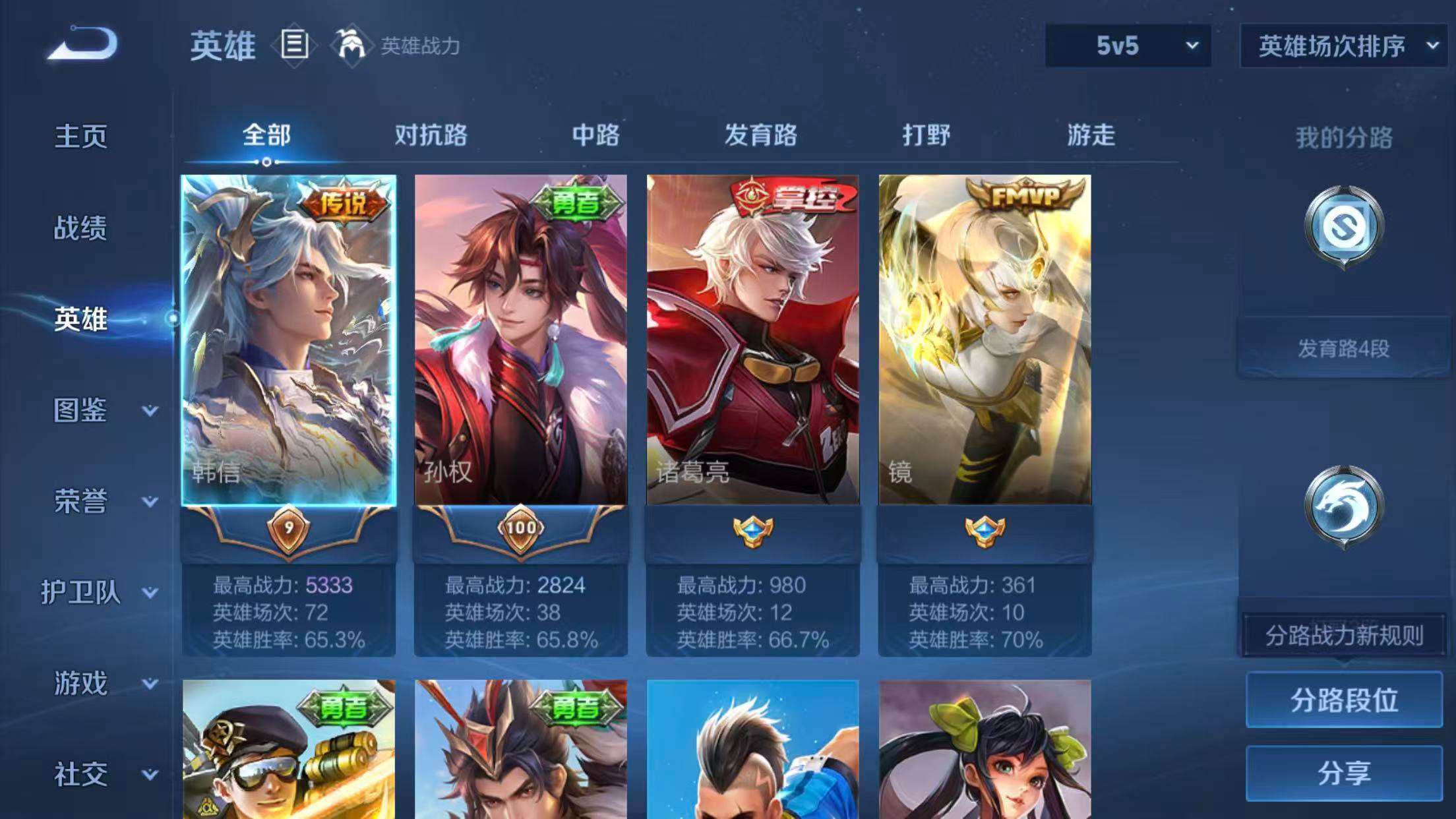The width and height of the screenshot is (1456, 819).
Task: Switch to the 对抗路 lane tab
Action: tap(432, 135)
